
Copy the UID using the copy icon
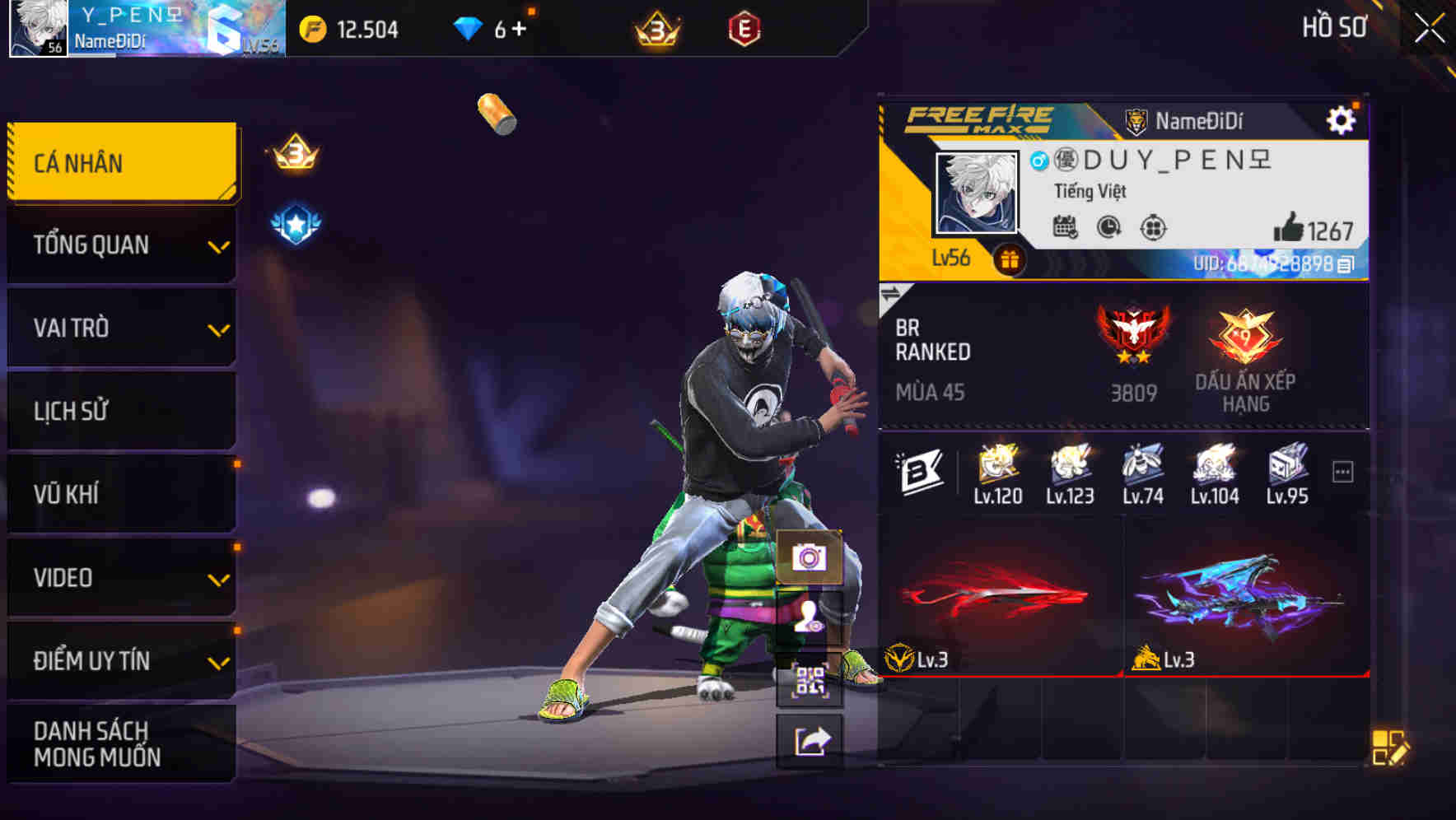click(x=1342, y=266)
